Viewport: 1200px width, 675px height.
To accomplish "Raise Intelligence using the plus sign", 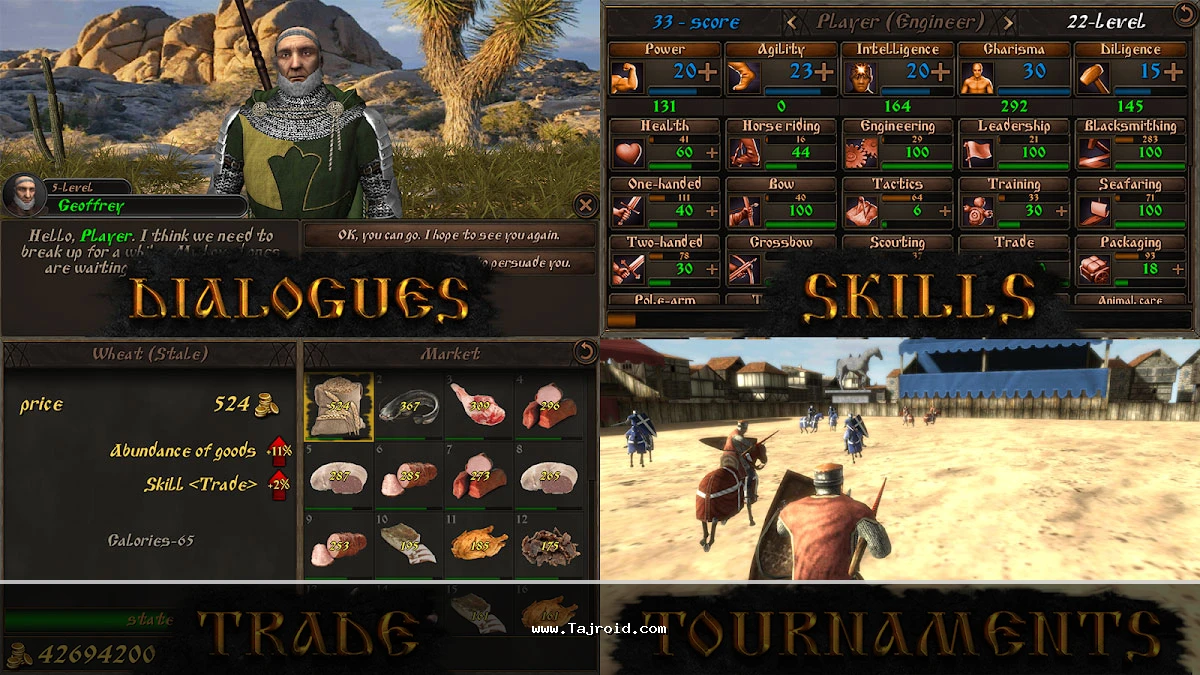I will pyautogui.click(x=941, y=71).
